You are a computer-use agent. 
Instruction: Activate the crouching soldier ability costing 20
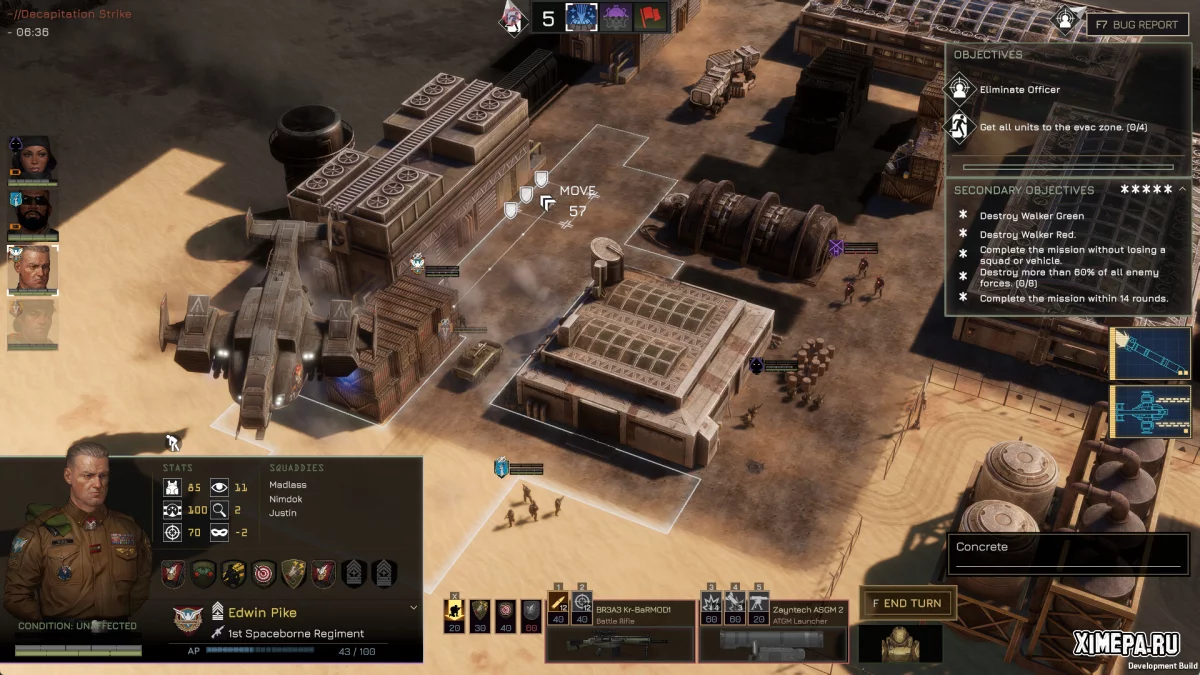454,615
